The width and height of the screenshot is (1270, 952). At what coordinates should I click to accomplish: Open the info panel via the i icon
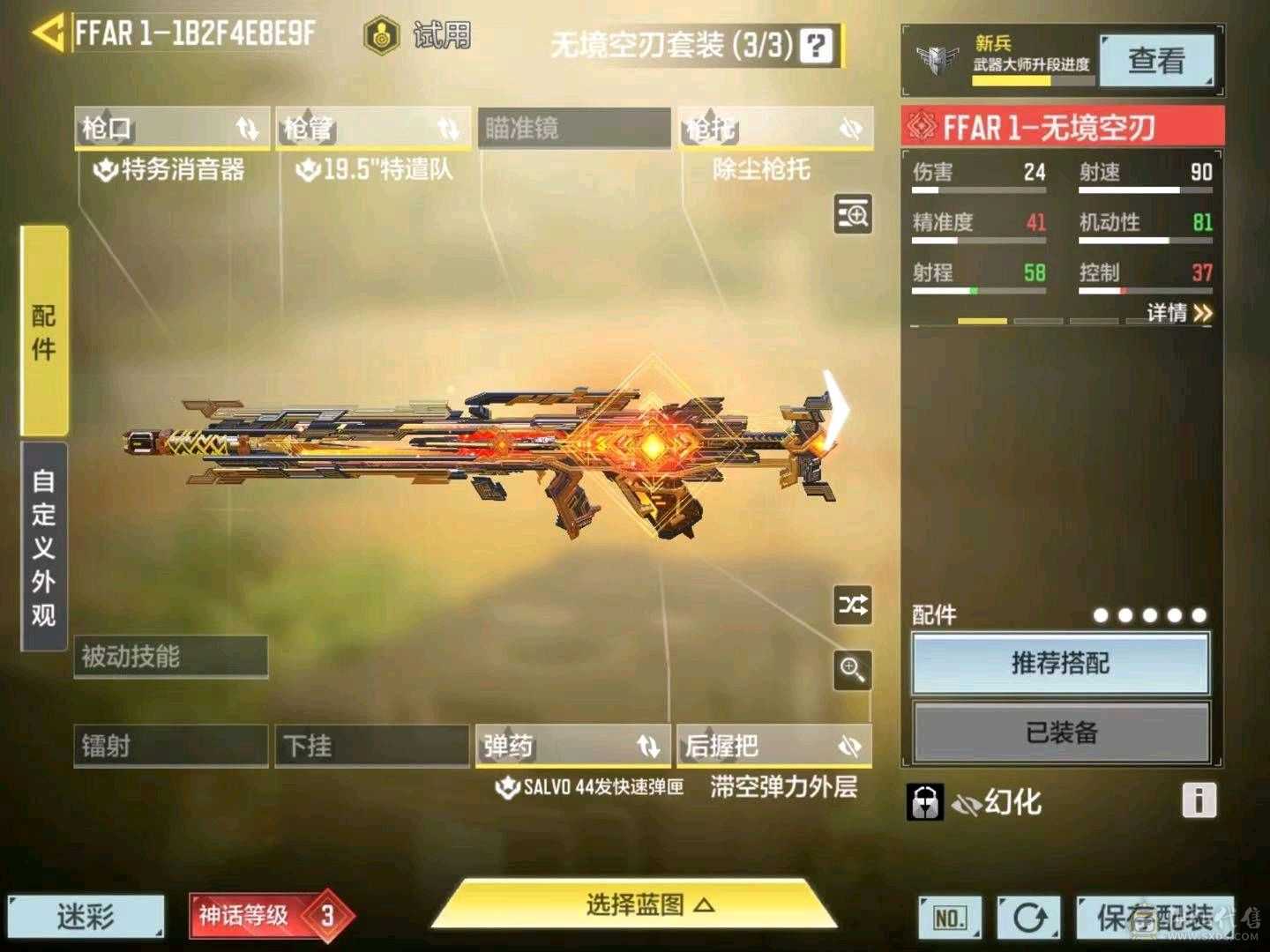pyautogui.click(x=1198, y=800)
